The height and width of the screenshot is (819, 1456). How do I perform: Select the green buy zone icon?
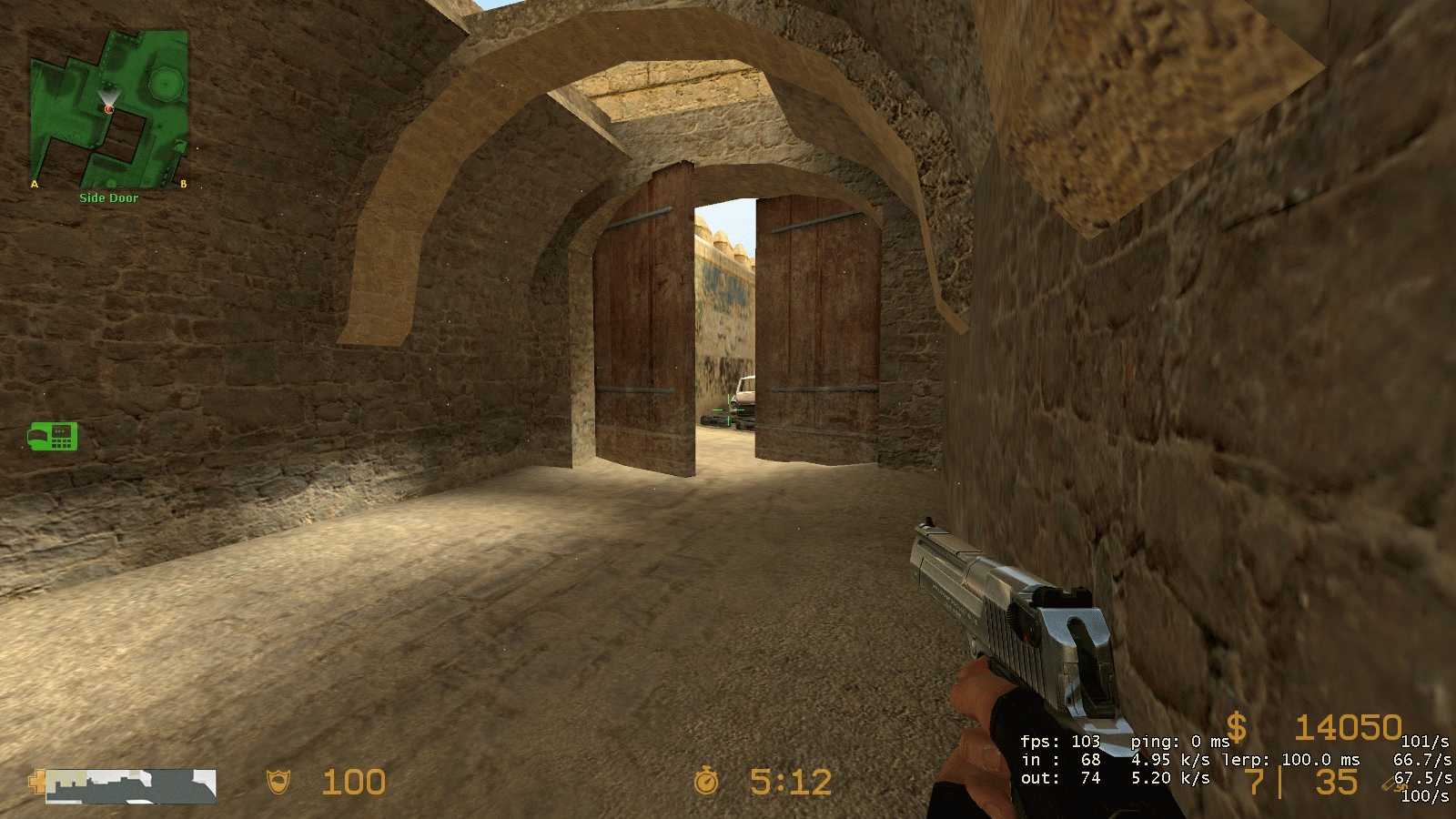53,437
